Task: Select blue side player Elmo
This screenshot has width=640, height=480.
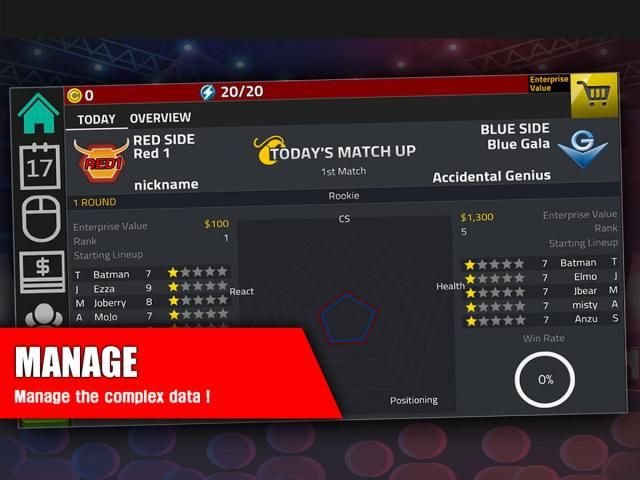Action: pos(584,277)
